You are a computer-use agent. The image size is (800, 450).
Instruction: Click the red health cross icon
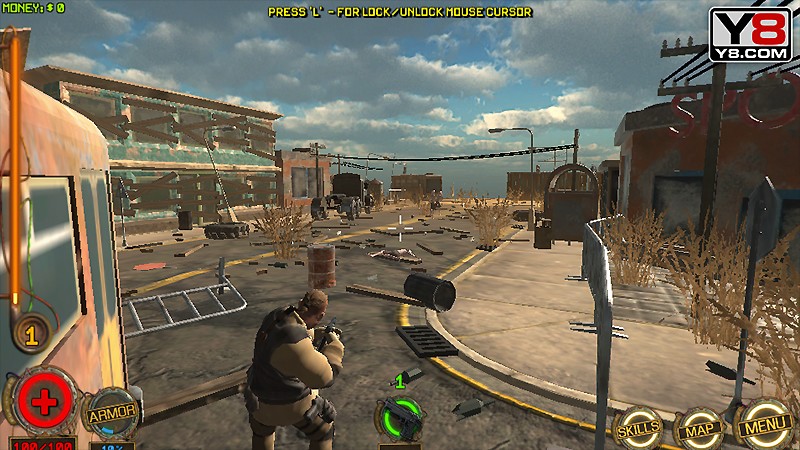(x=42, y=403)
